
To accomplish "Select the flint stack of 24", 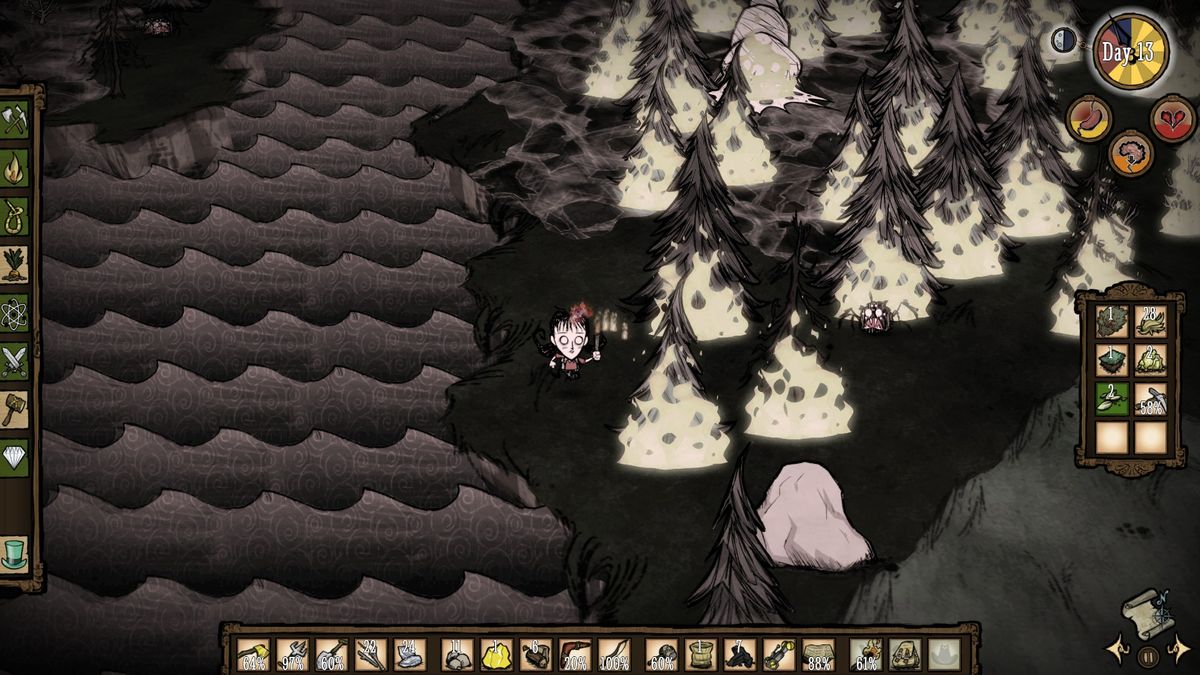I will (410, 653).
